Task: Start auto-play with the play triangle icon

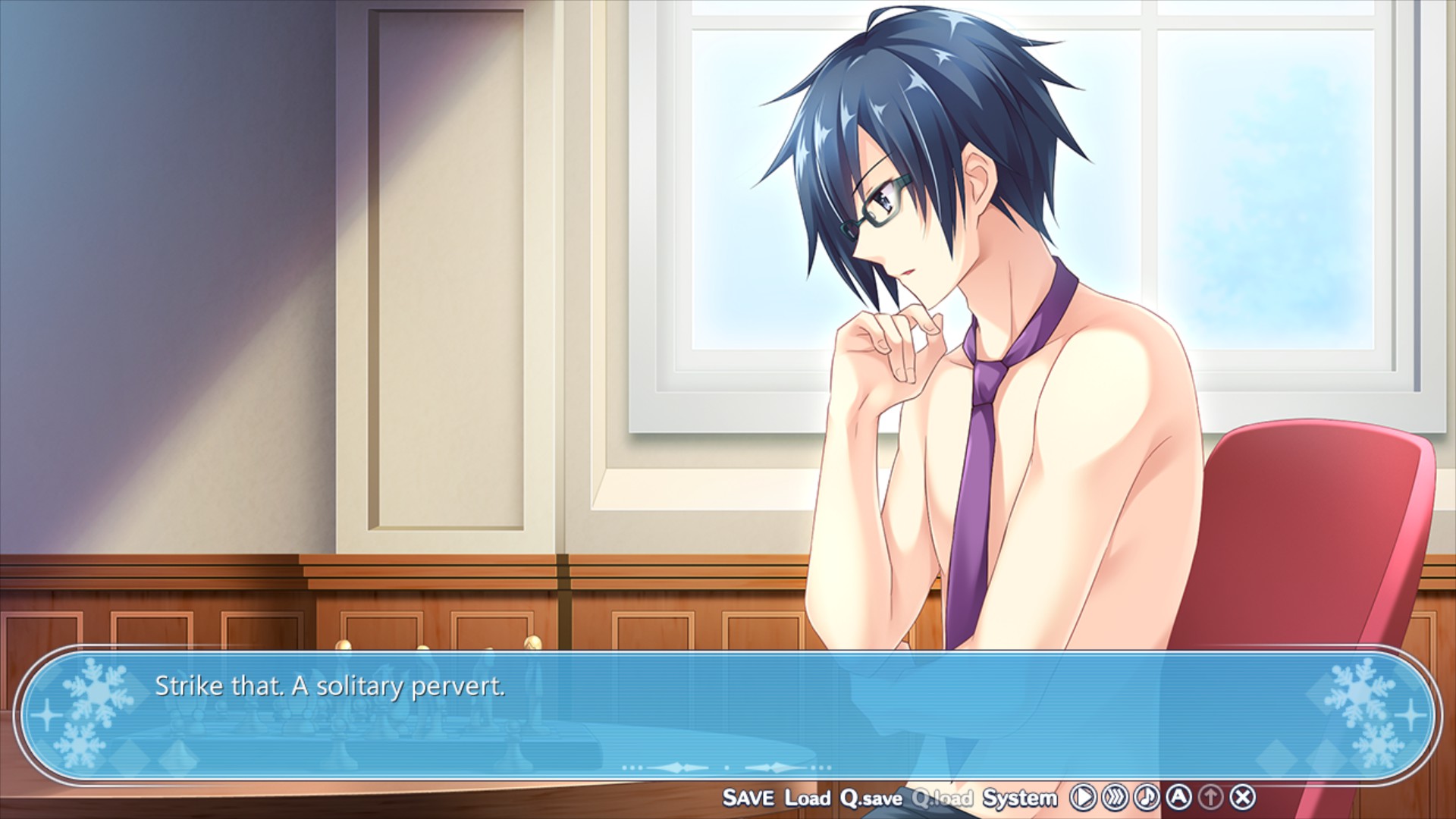Action: (x=1083, y=797)
